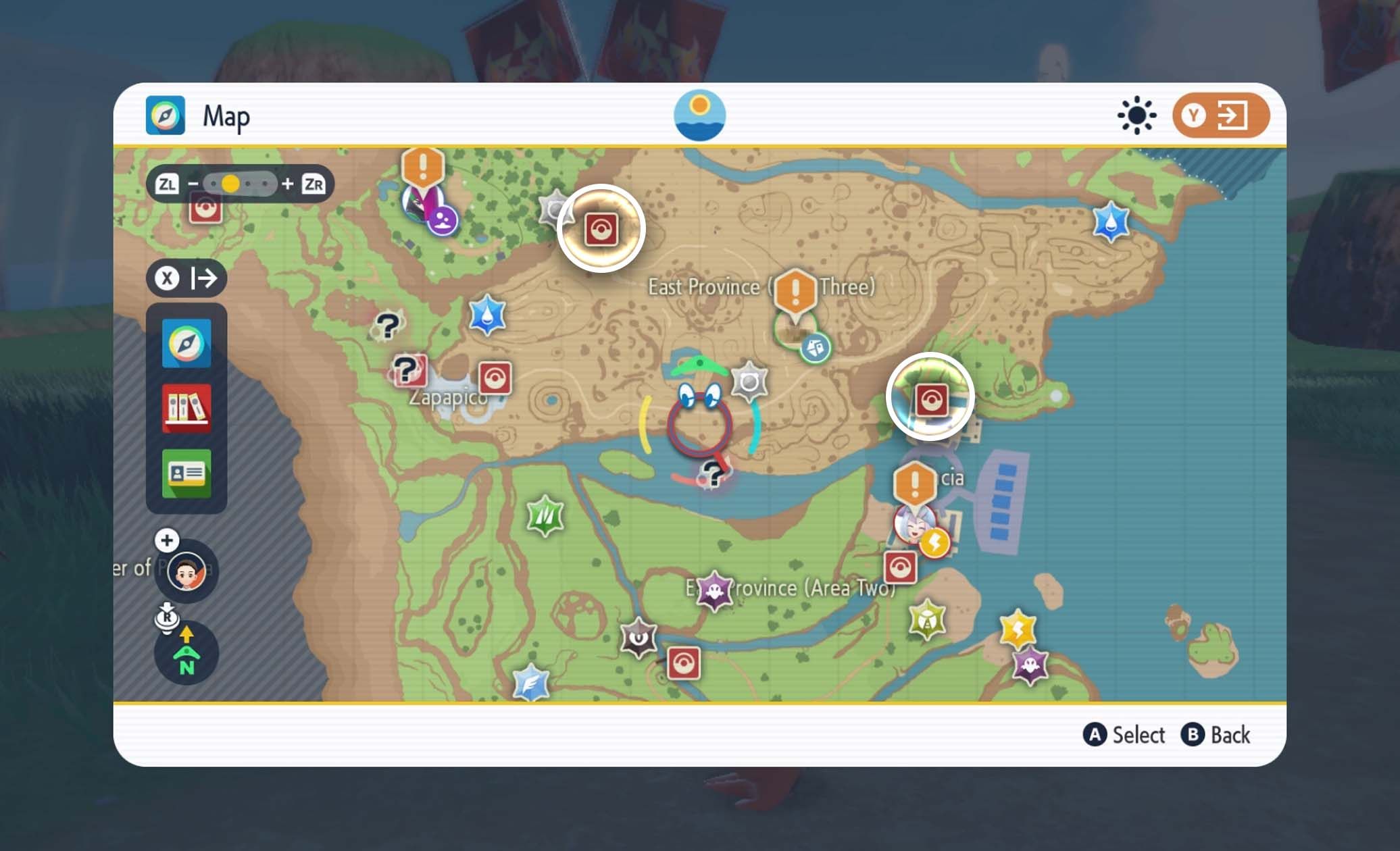Select the circled Pokémon Center in the northern desert

pyautogui.click(x=601, y=228)
